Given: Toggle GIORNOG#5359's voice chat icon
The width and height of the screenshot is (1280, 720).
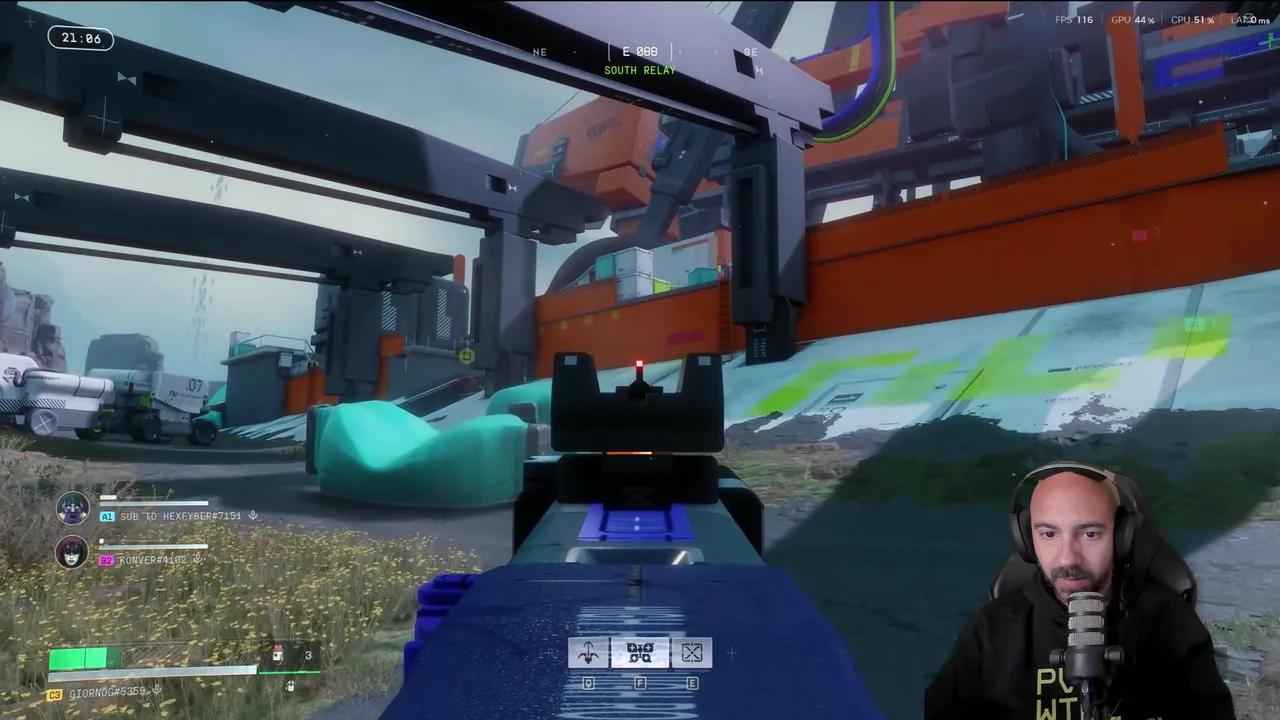Looking at the screenshot, I should coord(157,690).
